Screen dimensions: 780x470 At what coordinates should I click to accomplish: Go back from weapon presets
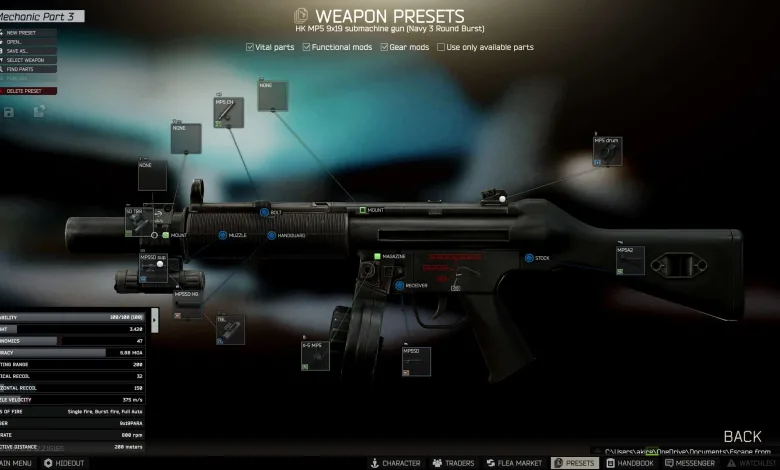(x=742, y=436)
